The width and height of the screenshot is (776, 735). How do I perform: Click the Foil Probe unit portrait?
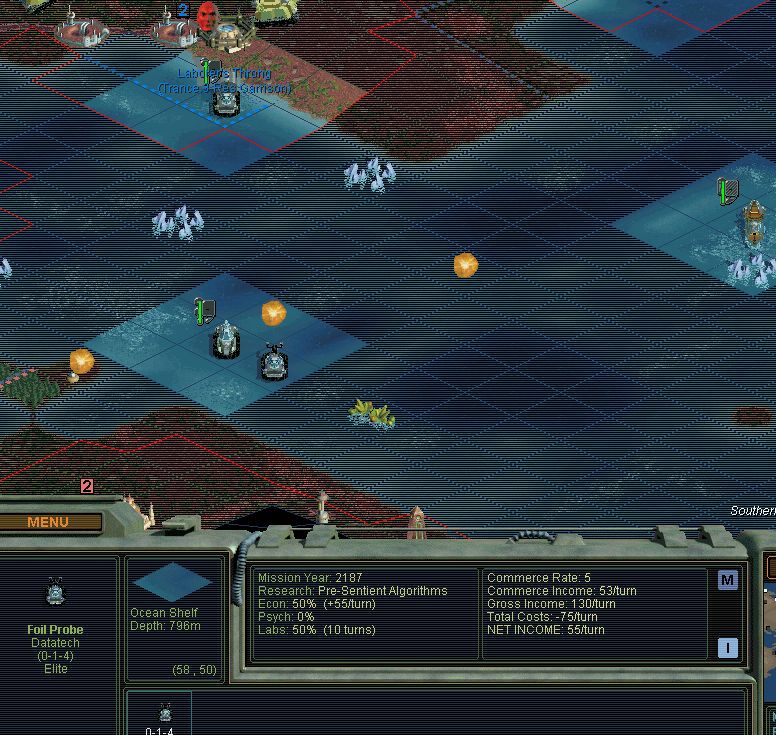(56, 594)
